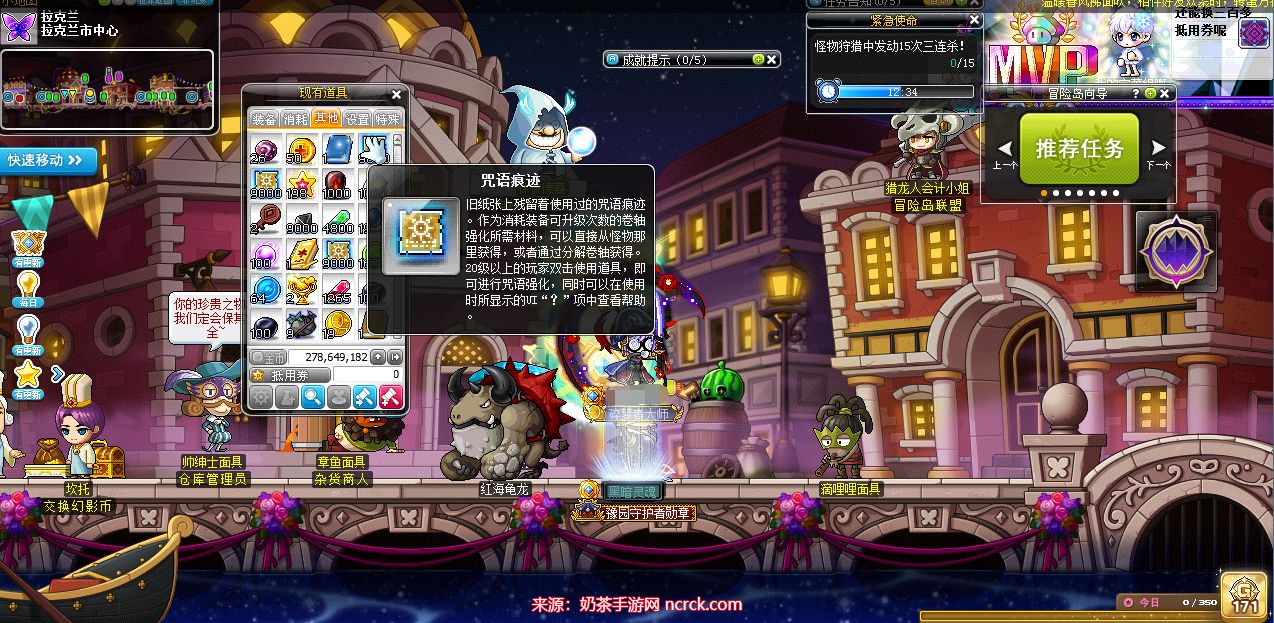Click the magnifying glass inventory search button
Screen dimensions: 1274x623
[x=313, y=397]
